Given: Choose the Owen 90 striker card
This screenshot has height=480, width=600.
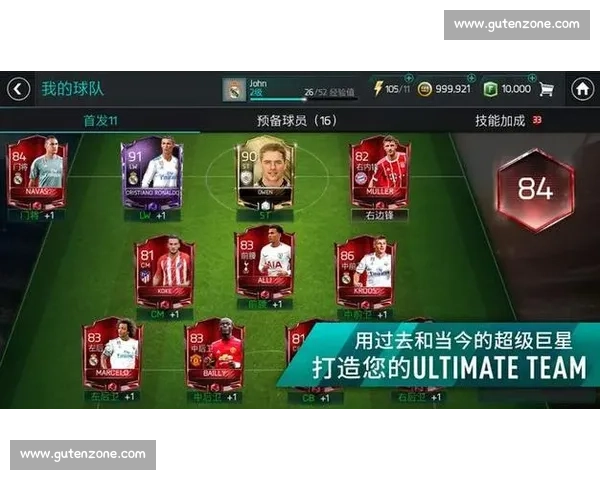Looking at the screenshot, I should (x=265, y=172).
